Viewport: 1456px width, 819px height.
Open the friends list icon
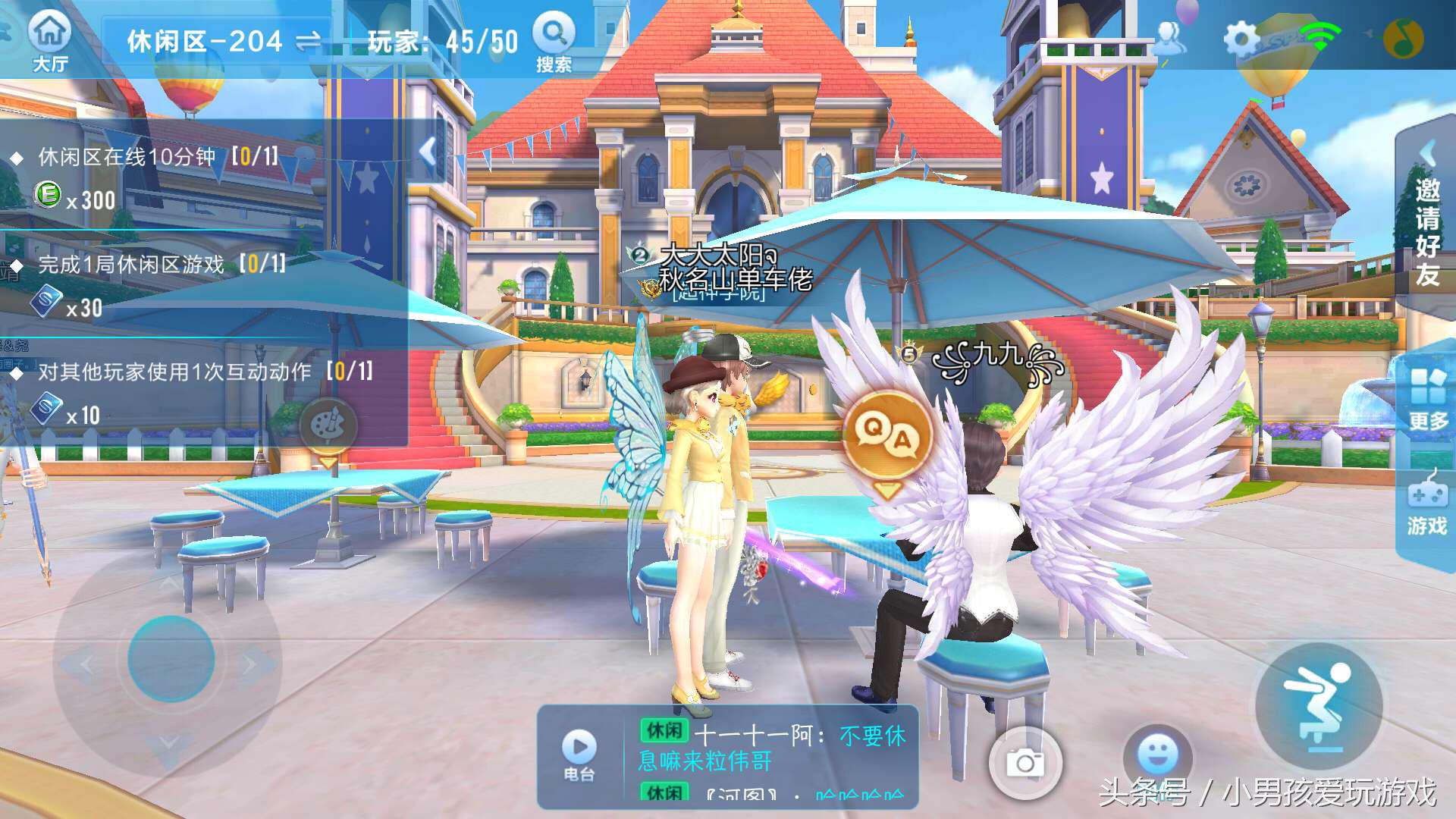pos(1171,38)
